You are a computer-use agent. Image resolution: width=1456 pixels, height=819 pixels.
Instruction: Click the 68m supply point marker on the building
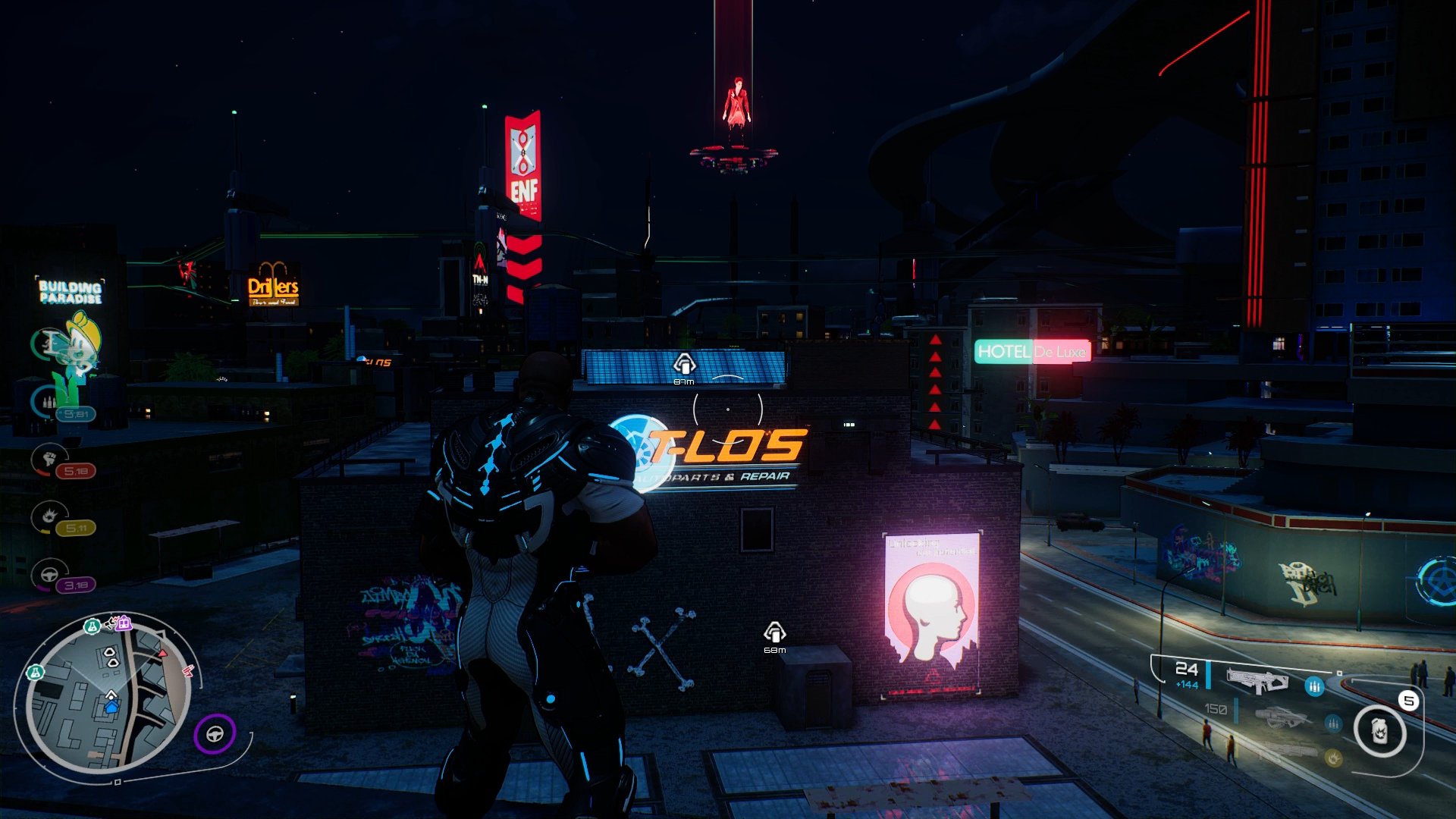pos(775,631)
